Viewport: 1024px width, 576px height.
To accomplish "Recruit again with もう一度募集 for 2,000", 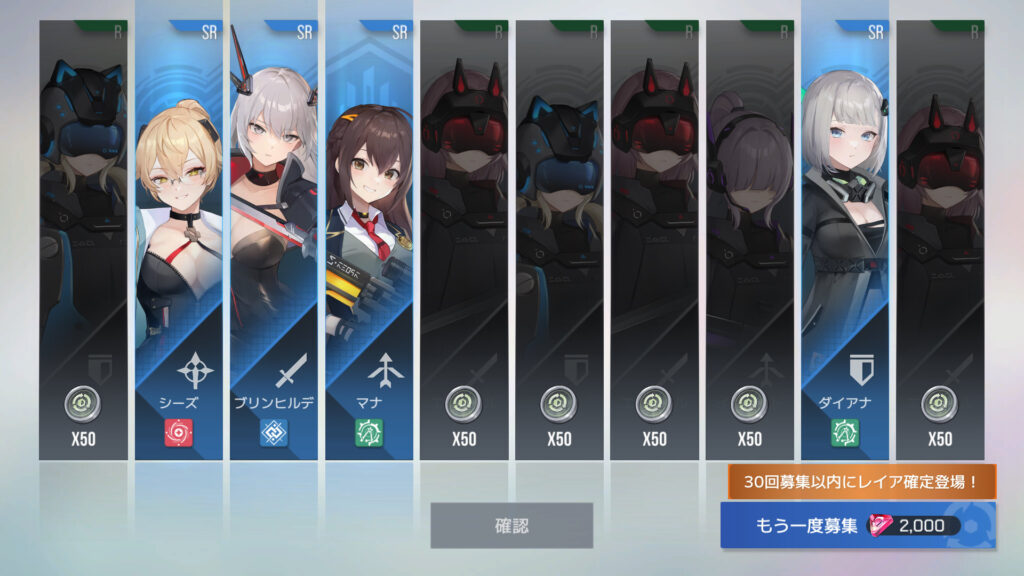I will pos(858,526).
